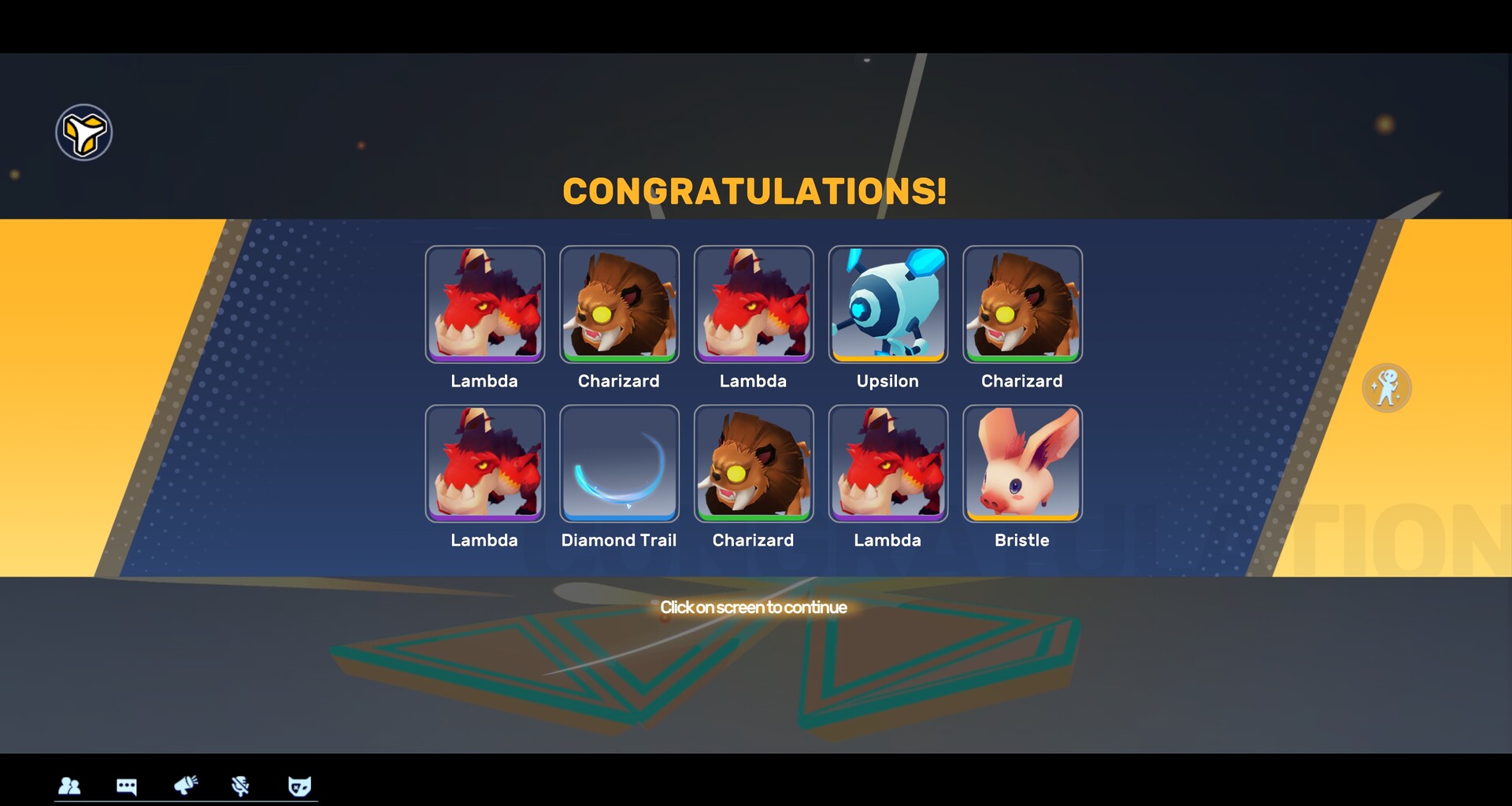Open the cat mask emote menu
Image resolution: width=1512 pixels, height=806 pixels.
coord(298,786)
